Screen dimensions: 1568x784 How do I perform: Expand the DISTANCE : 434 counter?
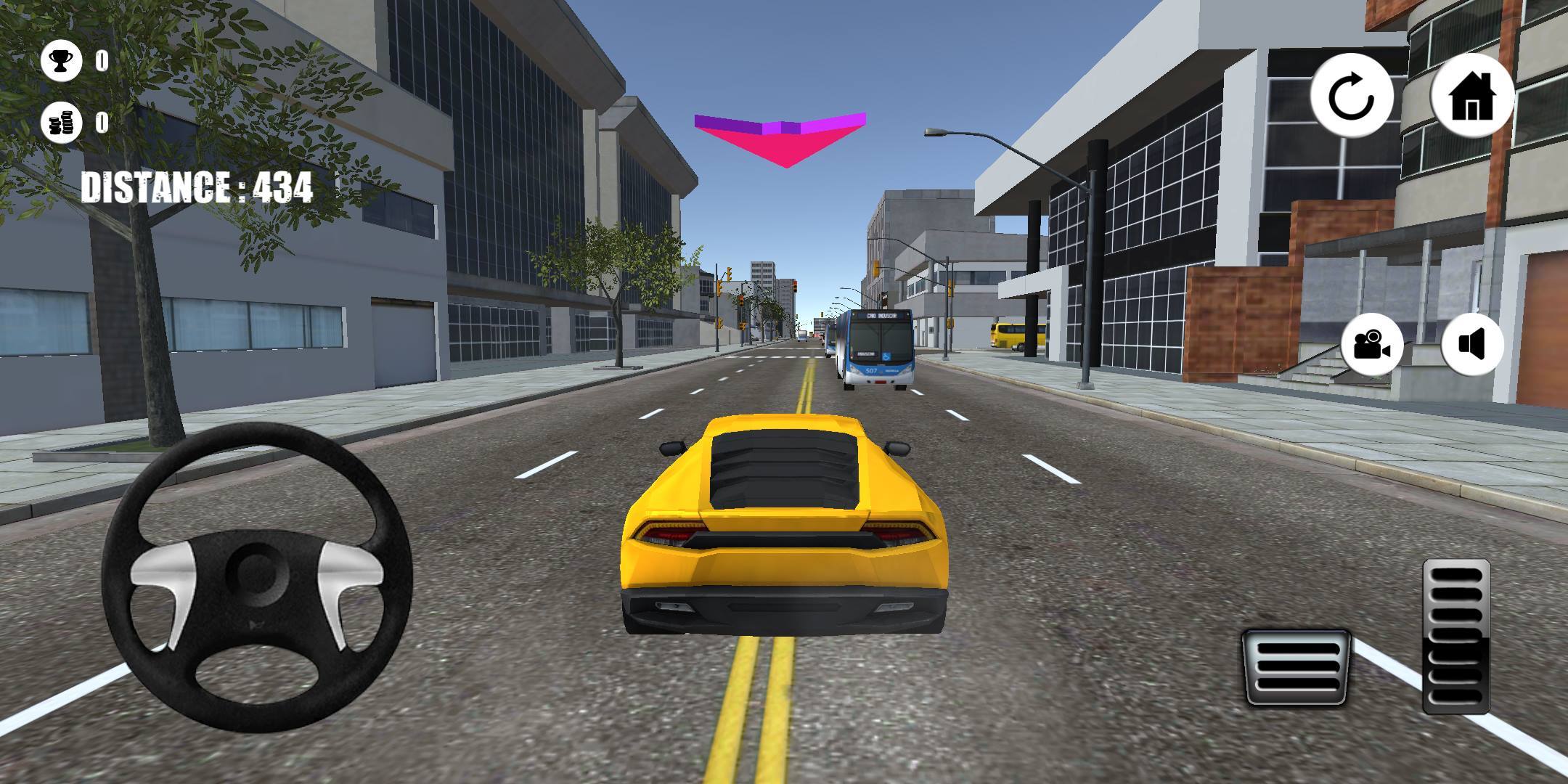tap(197, 185)
